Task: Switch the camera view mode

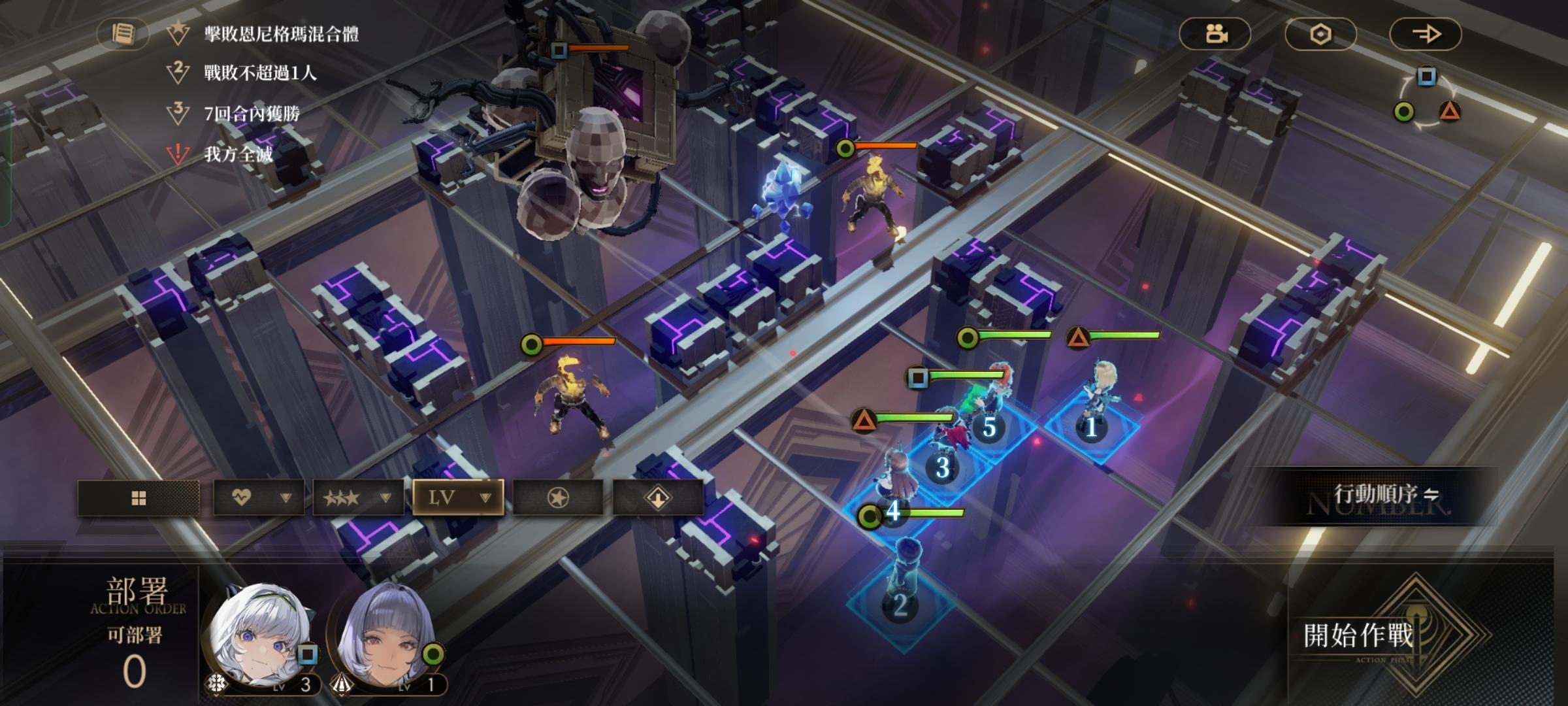Action: (x=1215, y=34)
